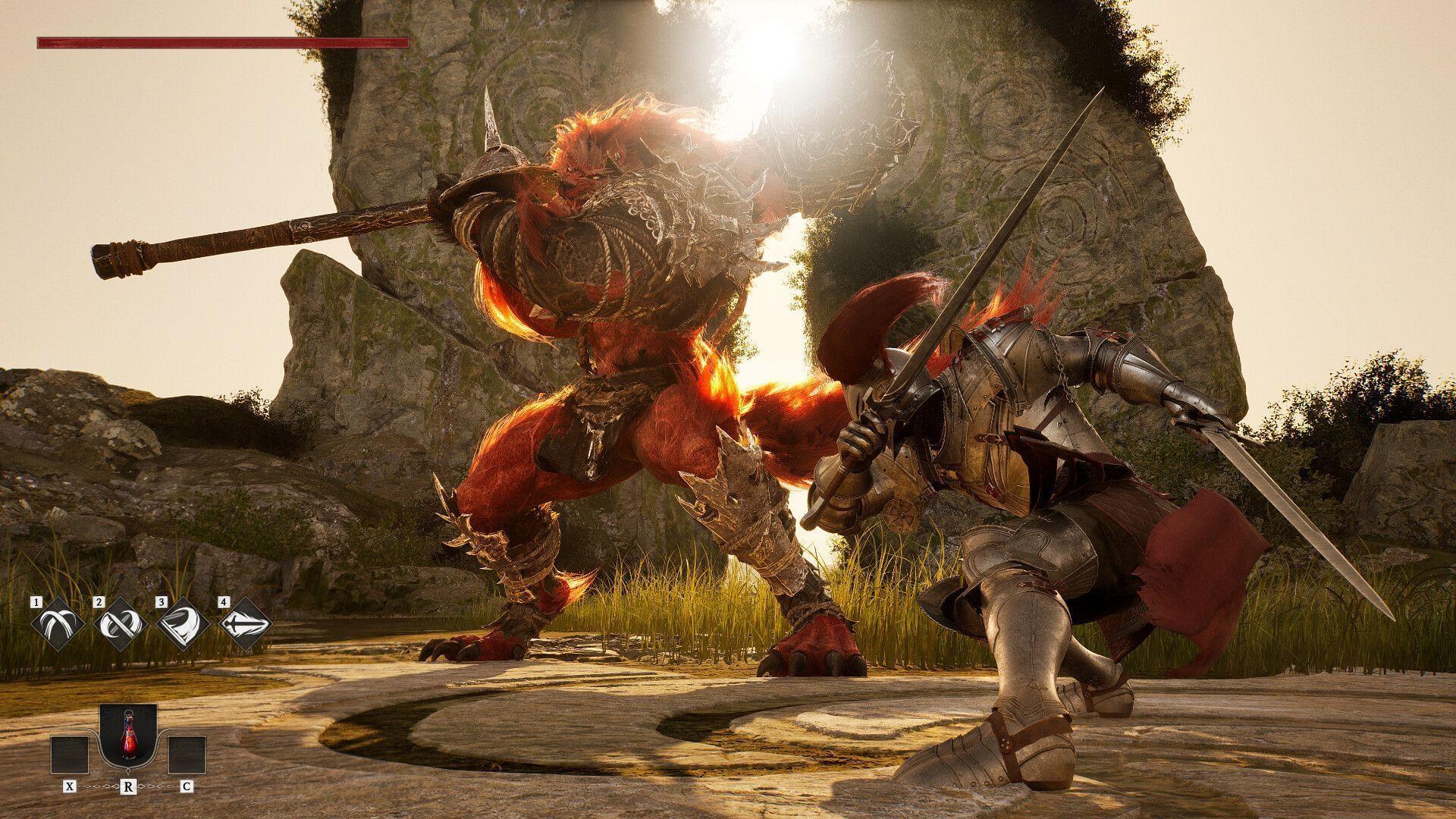Click the "1" hotkey number label
Viewport: 1456px width, 819px height.
tap(36, 602)
